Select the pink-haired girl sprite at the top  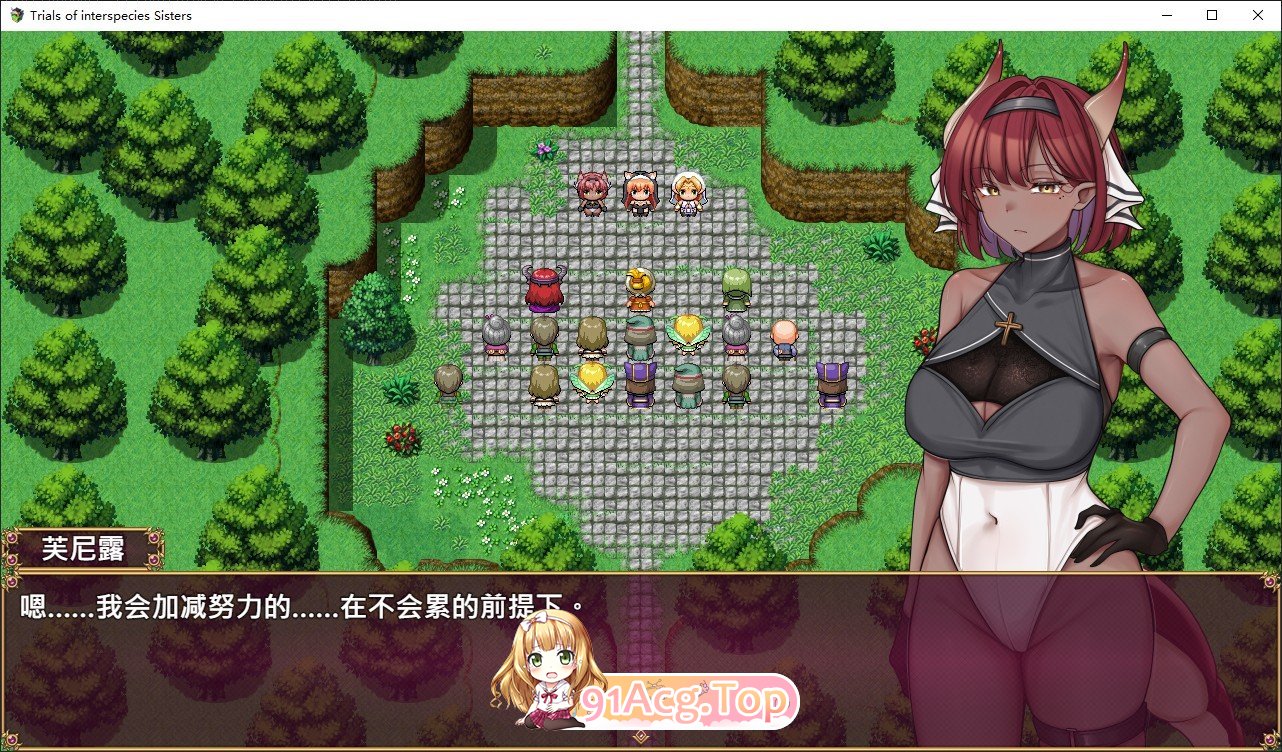click(x=590, y=192)
